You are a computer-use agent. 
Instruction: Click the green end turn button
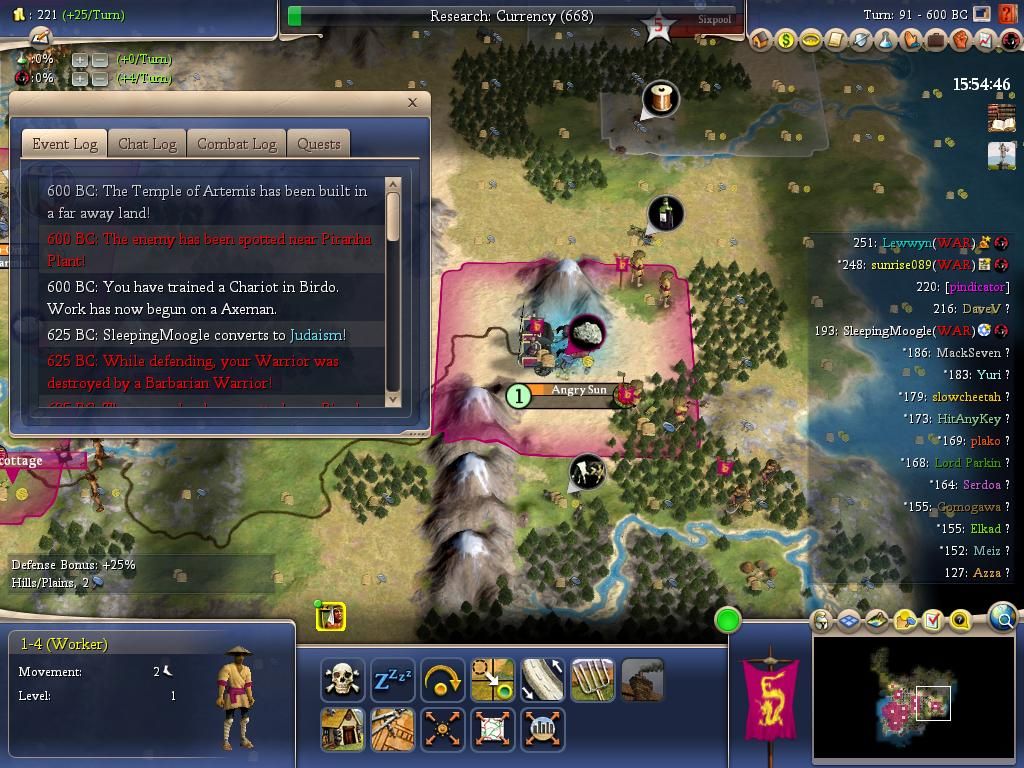click(x=728, y=620)
